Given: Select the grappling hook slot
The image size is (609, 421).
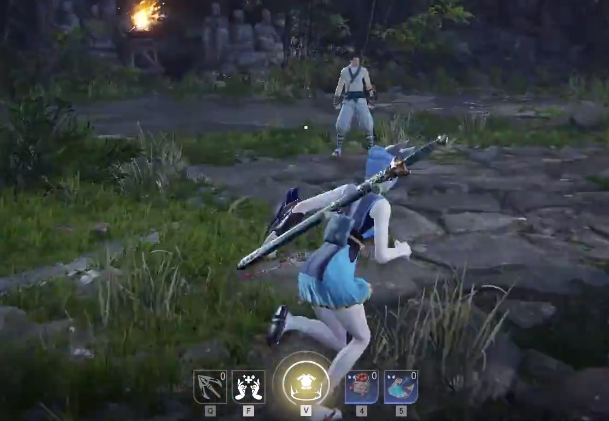Looking at the screenshot, I should tap(209, 386).
